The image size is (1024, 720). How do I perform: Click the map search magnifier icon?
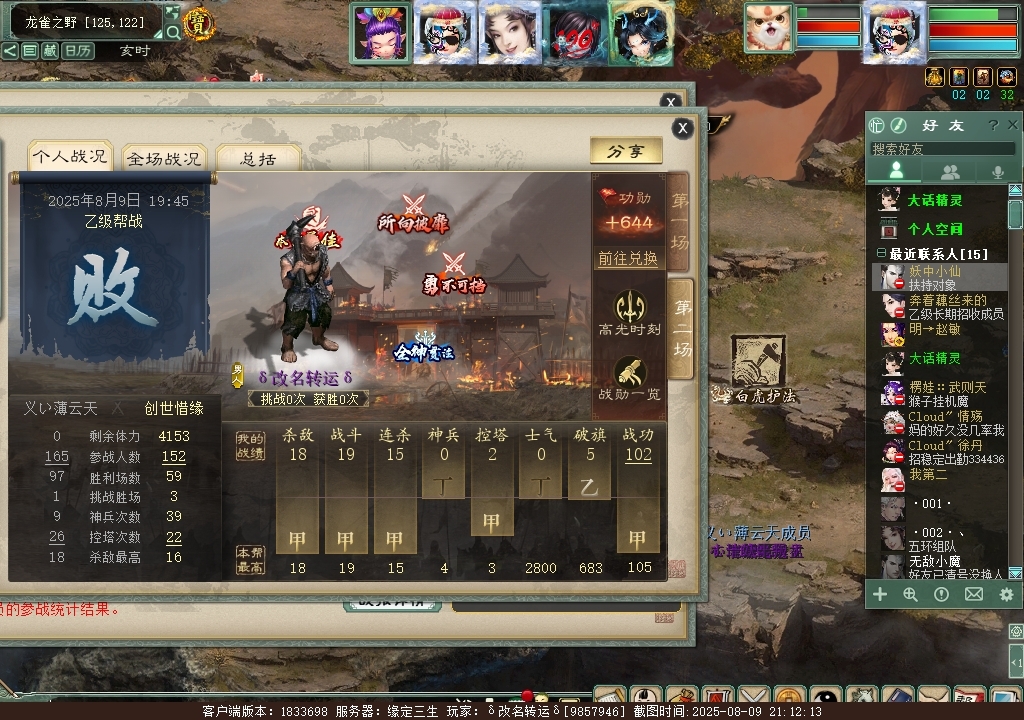click(173, 32)
